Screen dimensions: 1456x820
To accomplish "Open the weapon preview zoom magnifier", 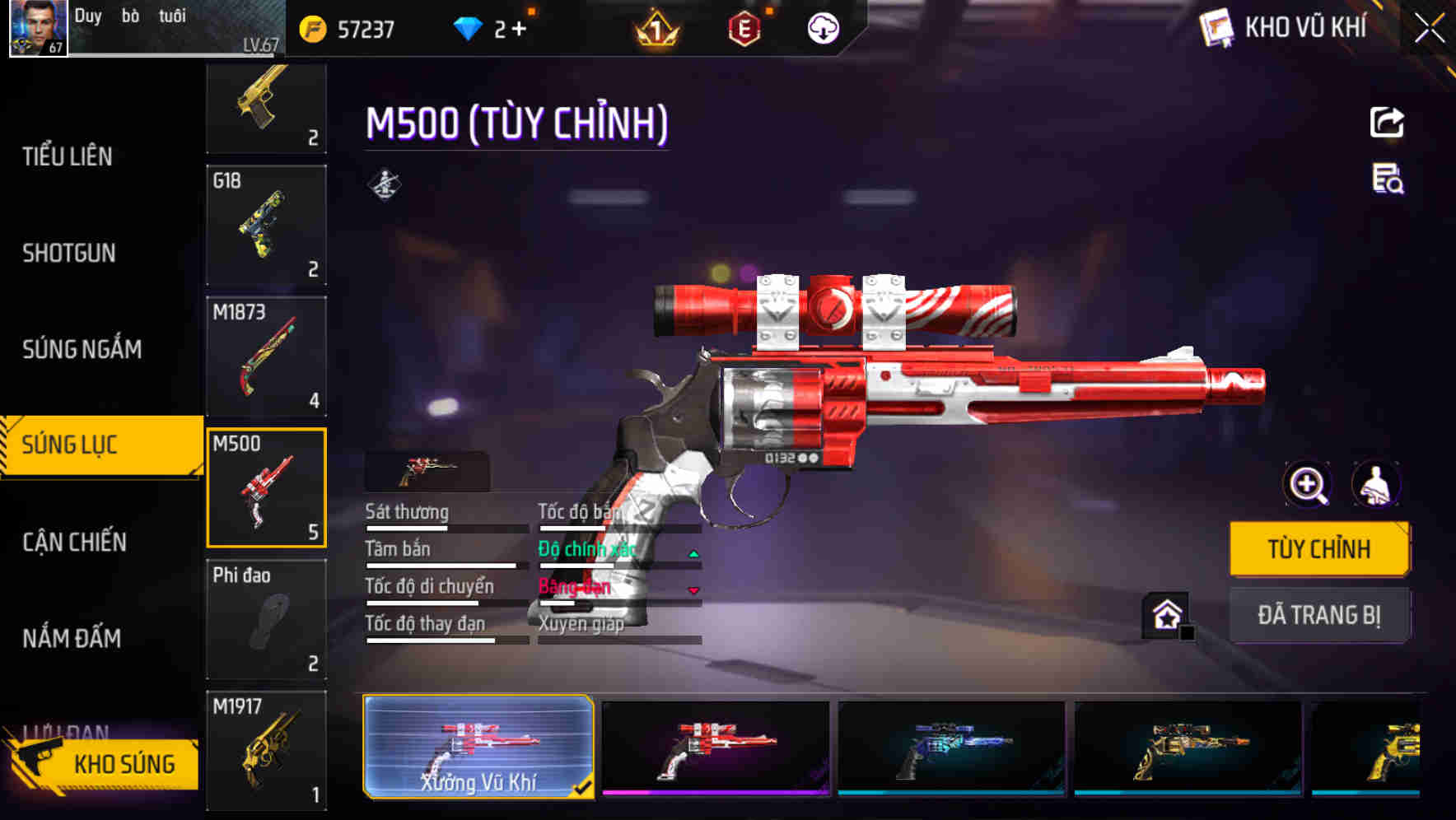I will point(1305,484).
